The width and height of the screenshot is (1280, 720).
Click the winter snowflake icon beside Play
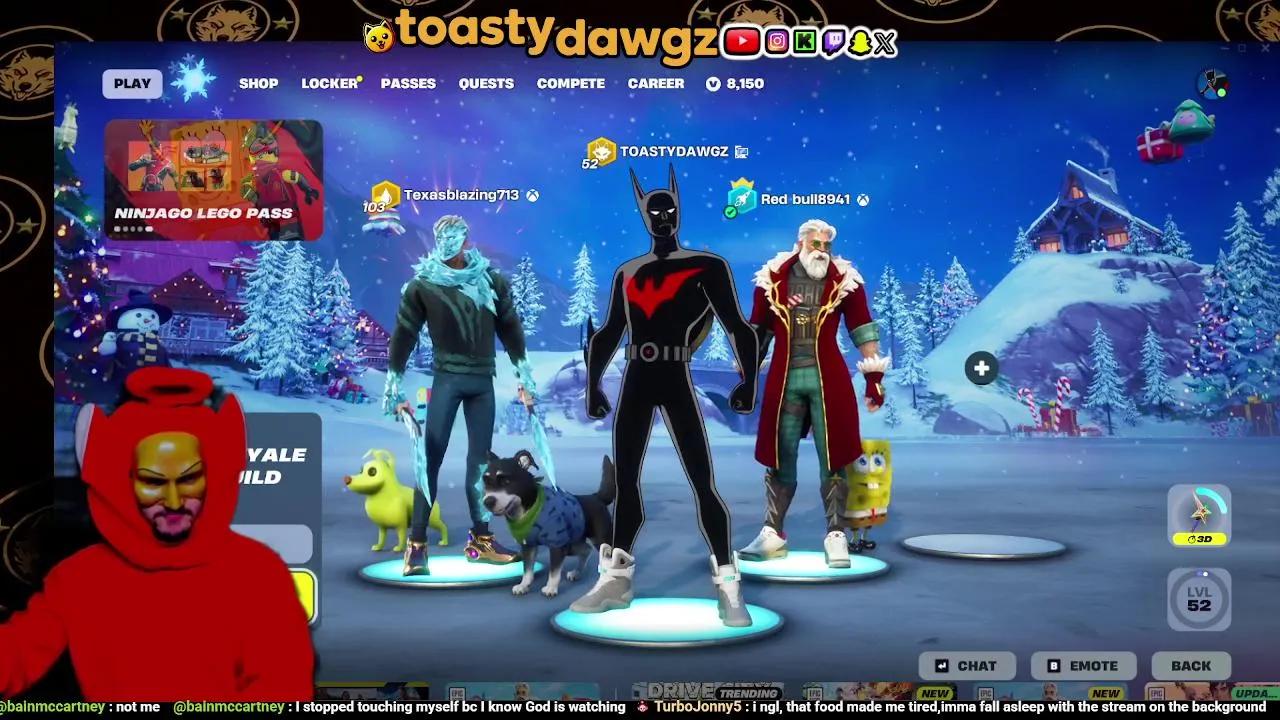[190, 79]
